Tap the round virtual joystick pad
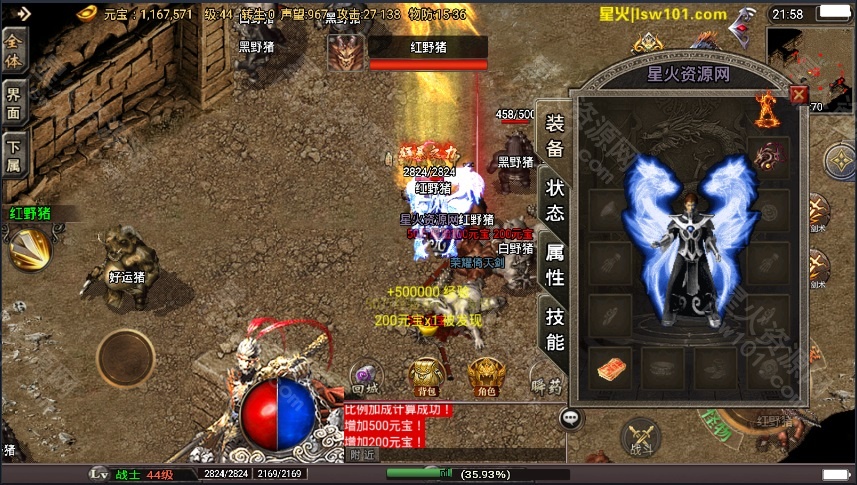Screen dimensions: 857x485 (x=125, y=357)
